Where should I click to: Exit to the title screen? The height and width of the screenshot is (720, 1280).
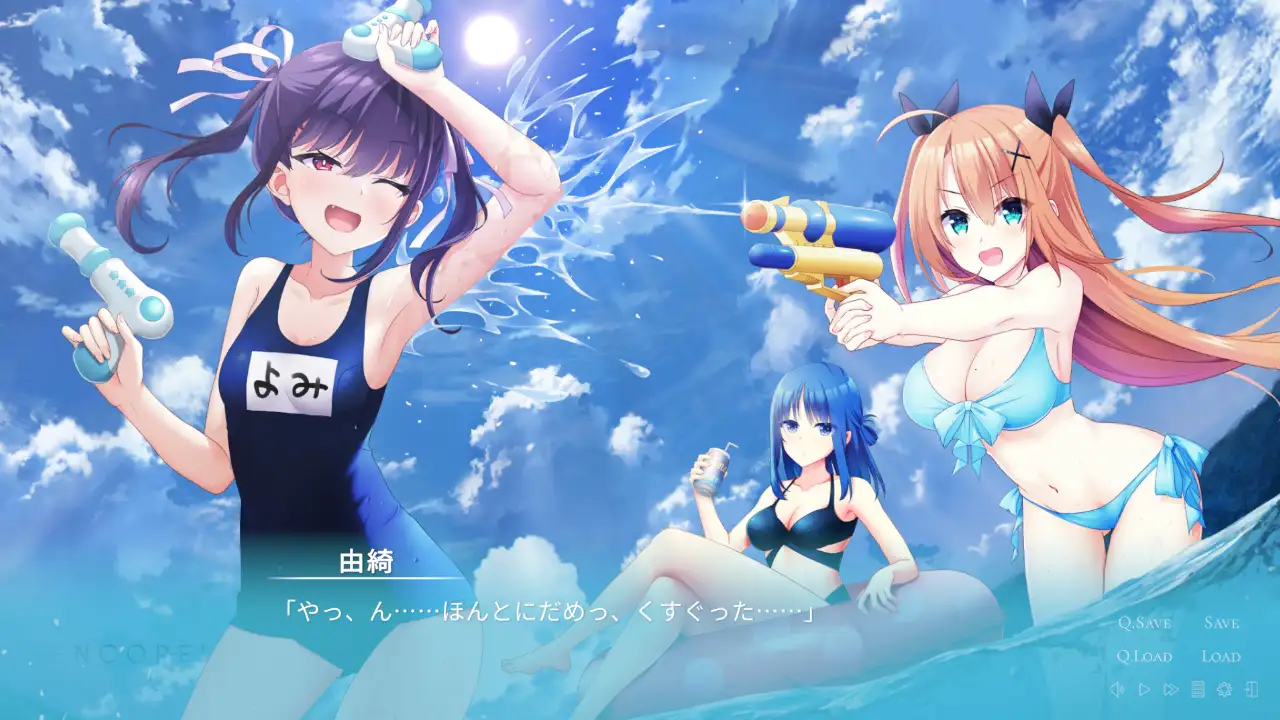pos(1251,690)
